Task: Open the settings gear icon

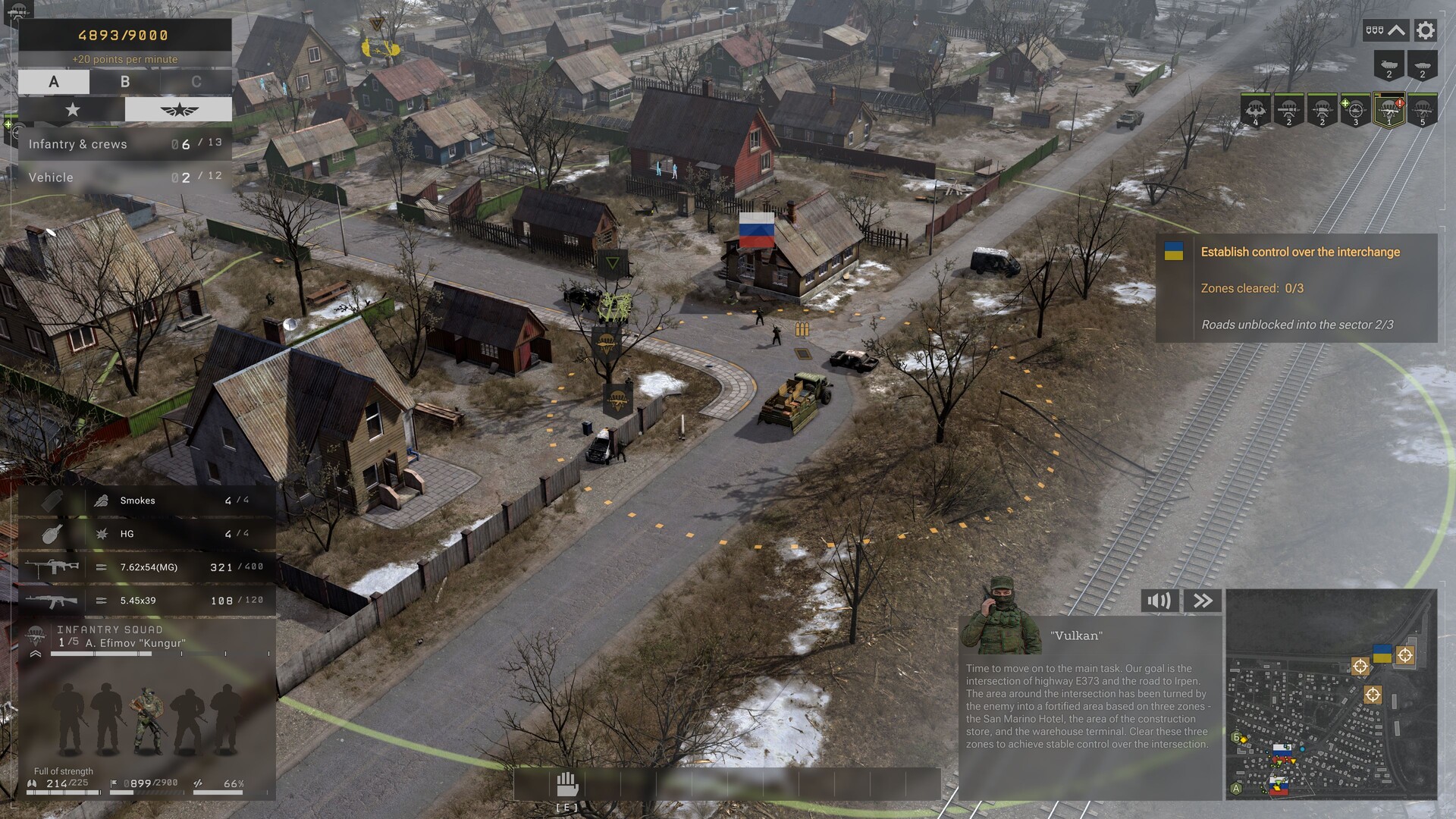Action: tap(1425, 30)
